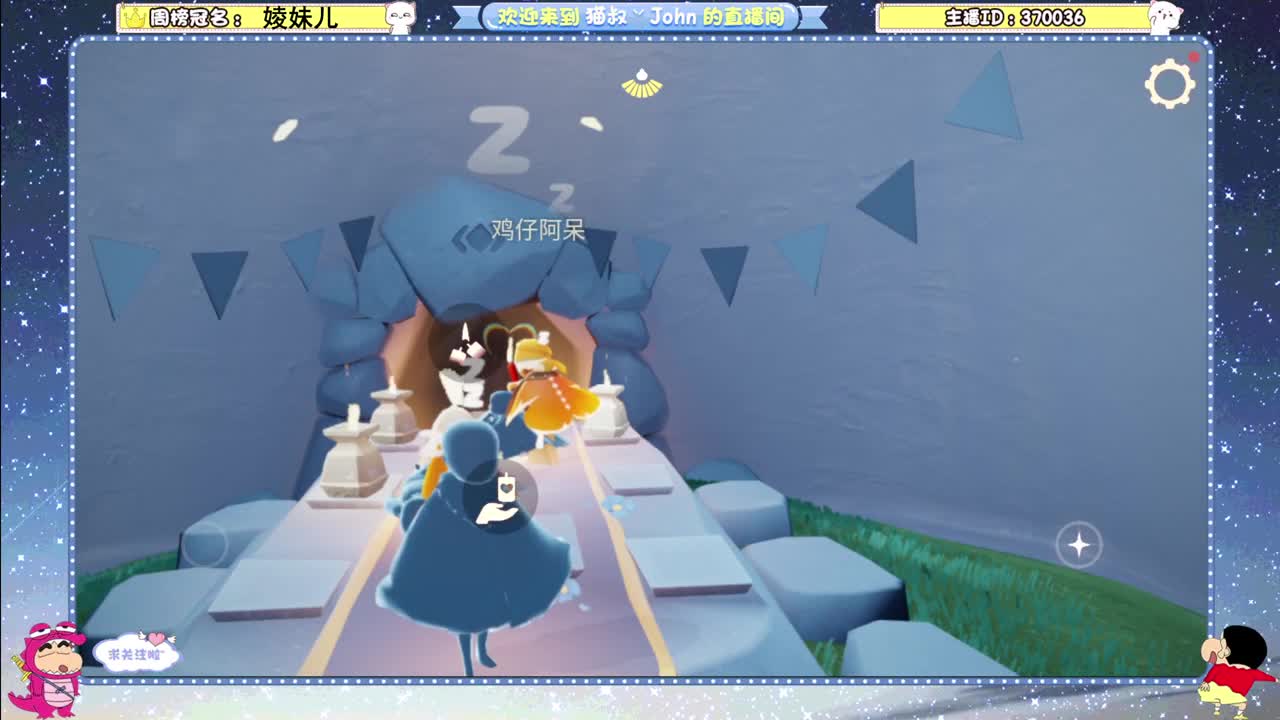The height and width of the screenshot is (720, 1280).
Task: Tap the red notification dot on the gear
Action: tap(1192, 58)
